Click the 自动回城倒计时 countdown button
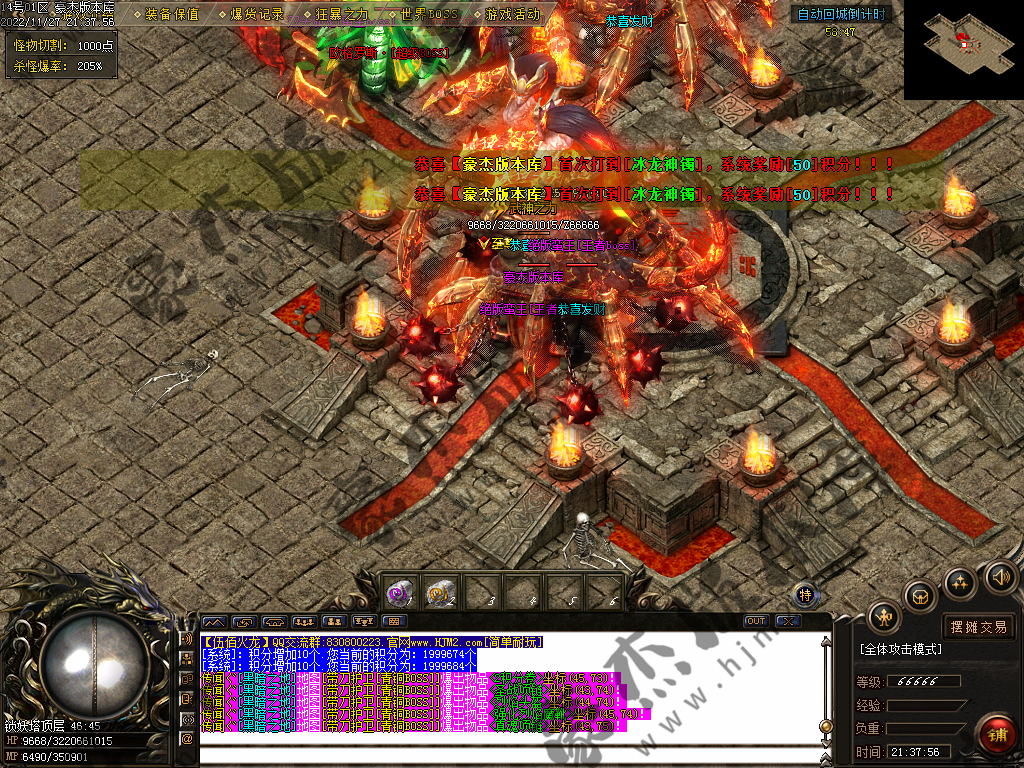1024x768 pixels. tap(840, 14)
